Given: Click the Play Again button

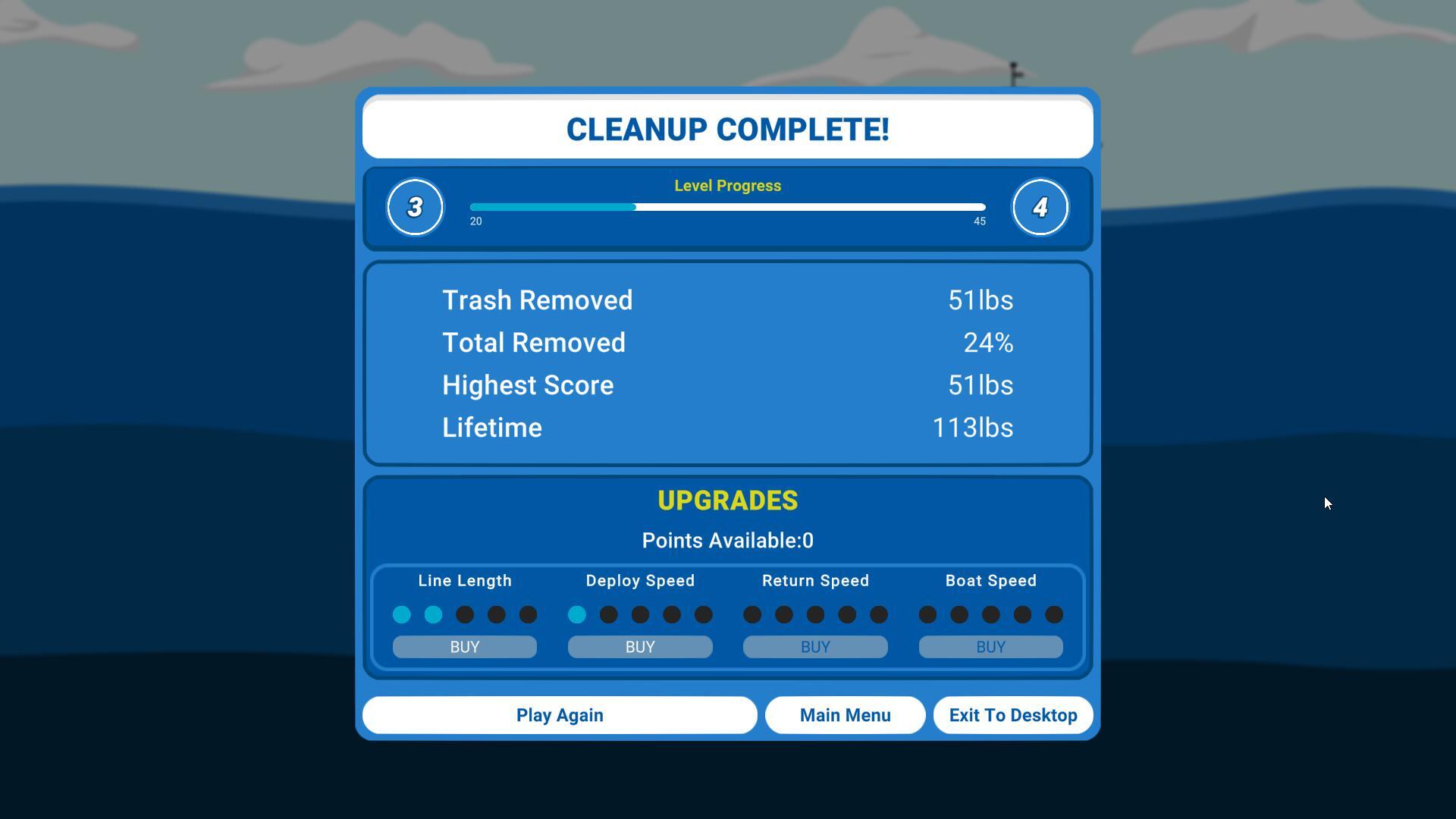Looking at the screenshot, I should tap(560, 714).
